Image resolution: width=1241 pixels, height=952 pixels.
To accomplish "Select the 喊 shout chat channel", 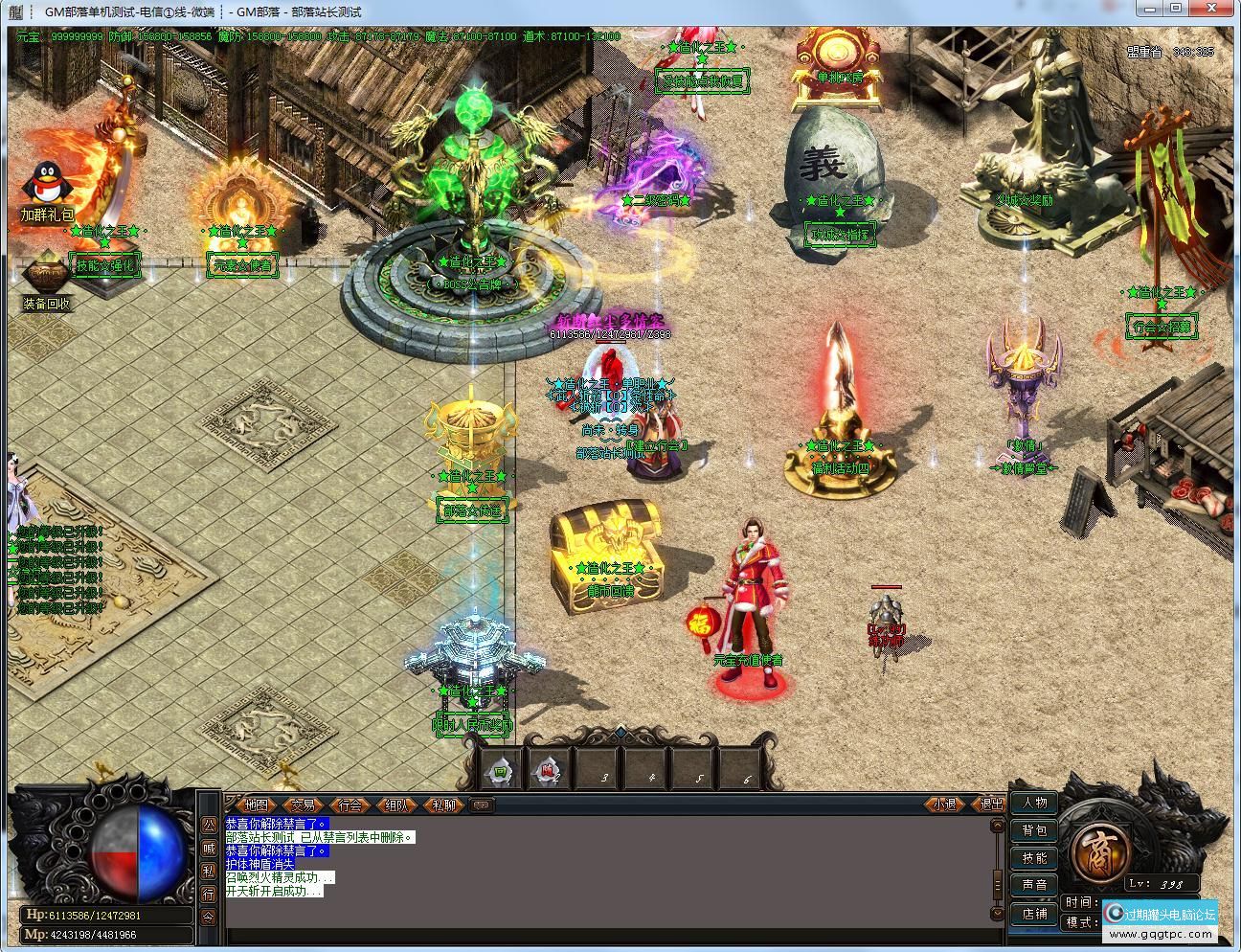I will point(209,848).
